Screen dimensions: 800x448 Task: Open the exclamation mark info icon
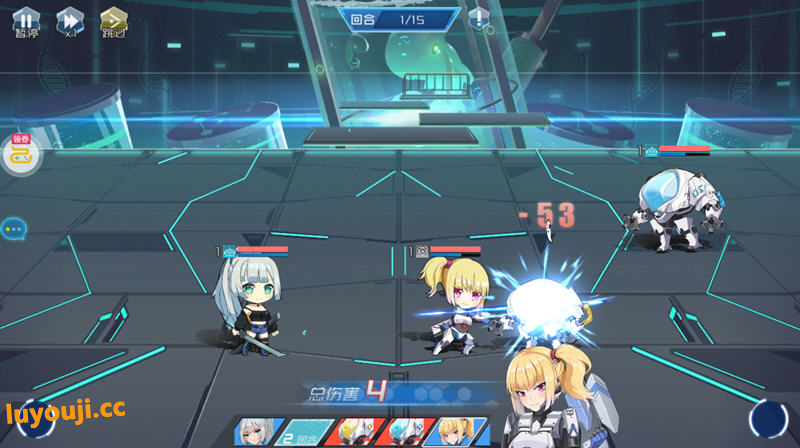(480, 18)
